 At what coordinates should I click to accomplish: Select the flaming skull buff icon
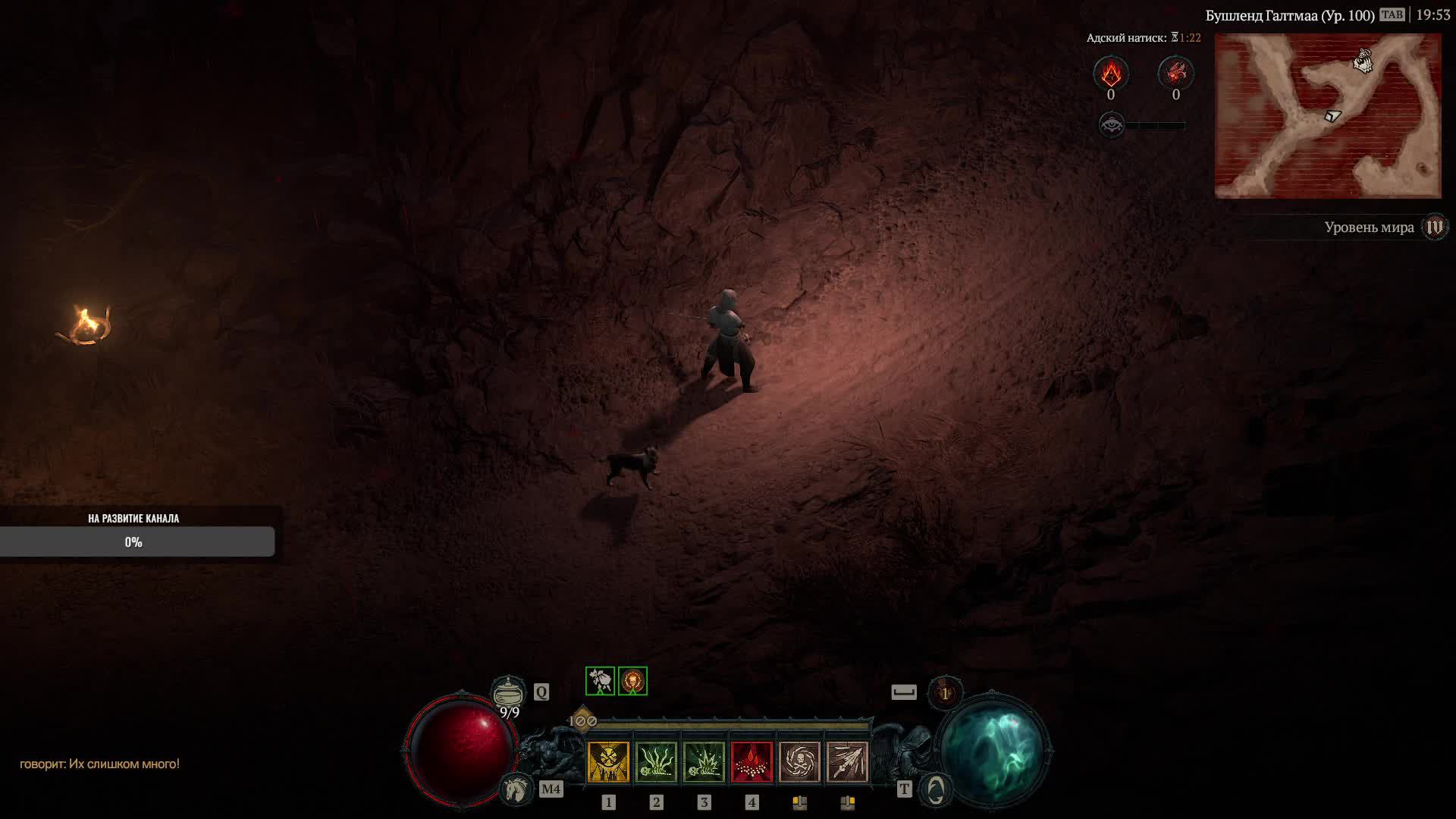click(x=632, y=681)
